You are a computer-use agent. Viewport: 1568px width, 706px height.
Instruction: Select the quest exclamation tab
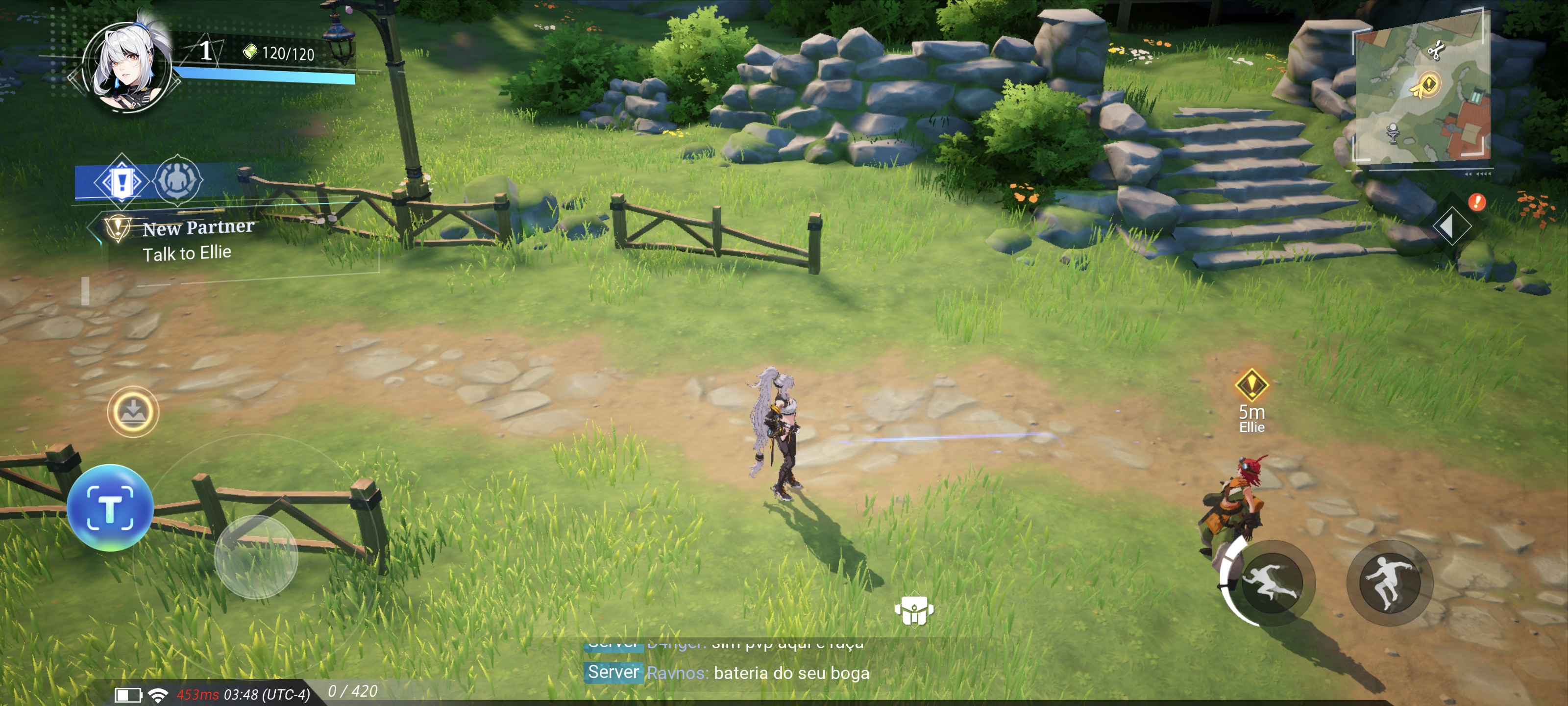[121, 181]
